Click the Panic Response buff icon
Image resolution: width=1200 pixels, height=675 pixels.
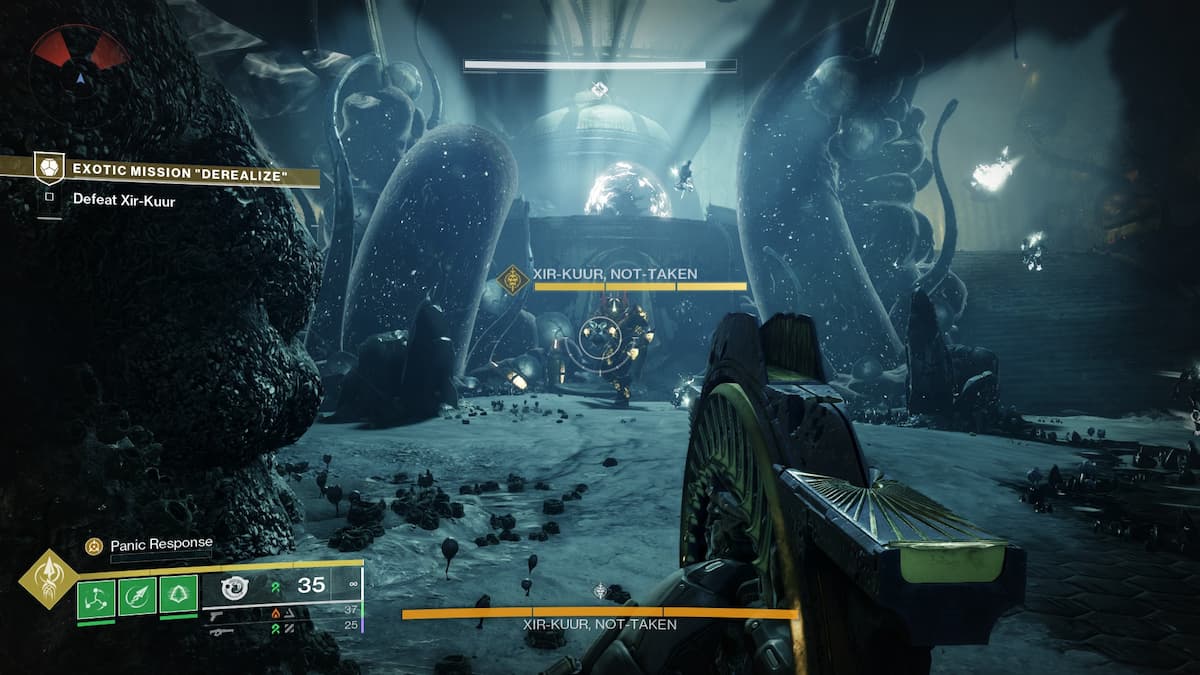(93, 545)
